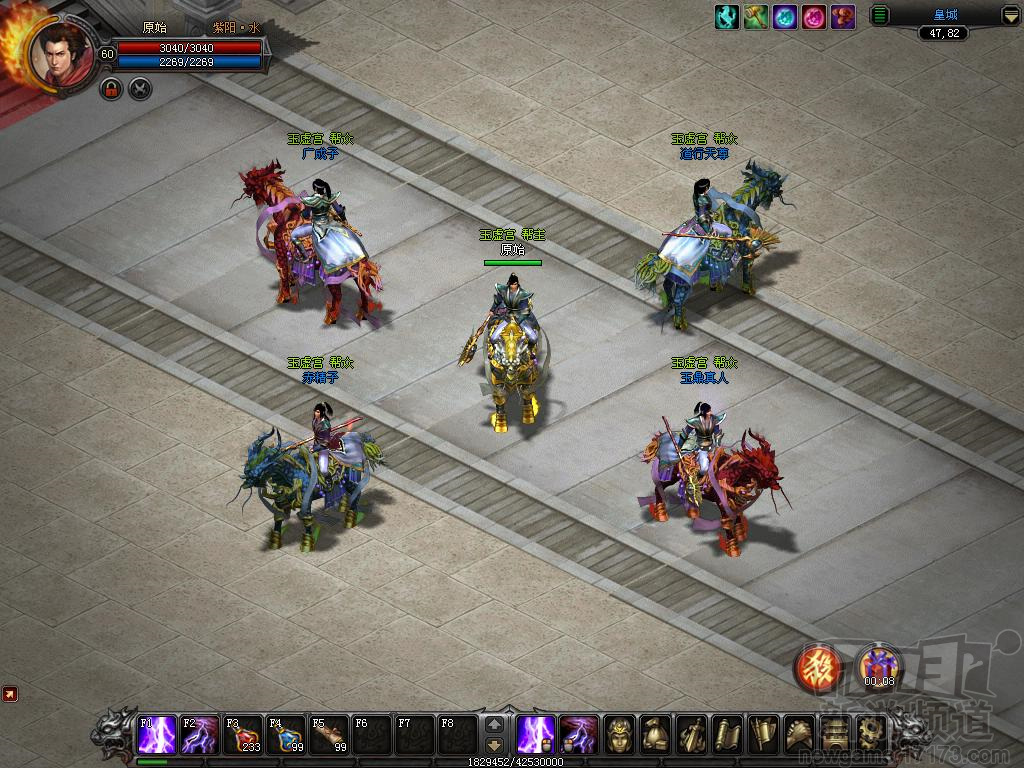Viewport: 1024px width, 768px height.
Task: Click the red 杀 attack button
Action: point(817,668)
